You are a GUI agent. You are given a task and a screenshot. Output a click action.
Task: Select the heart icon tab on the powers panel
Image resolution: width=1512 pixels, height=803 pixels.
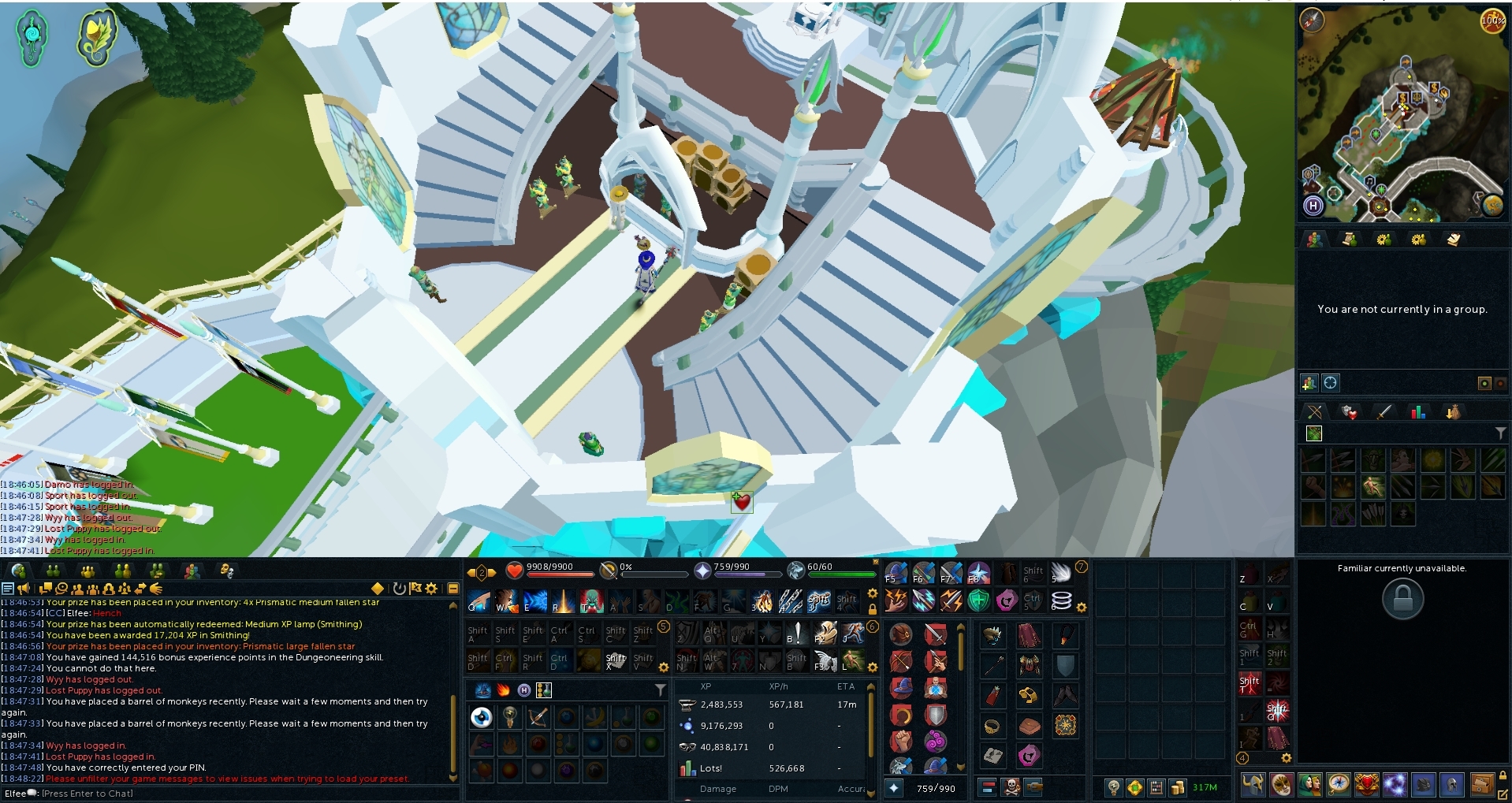(1350, 411)
